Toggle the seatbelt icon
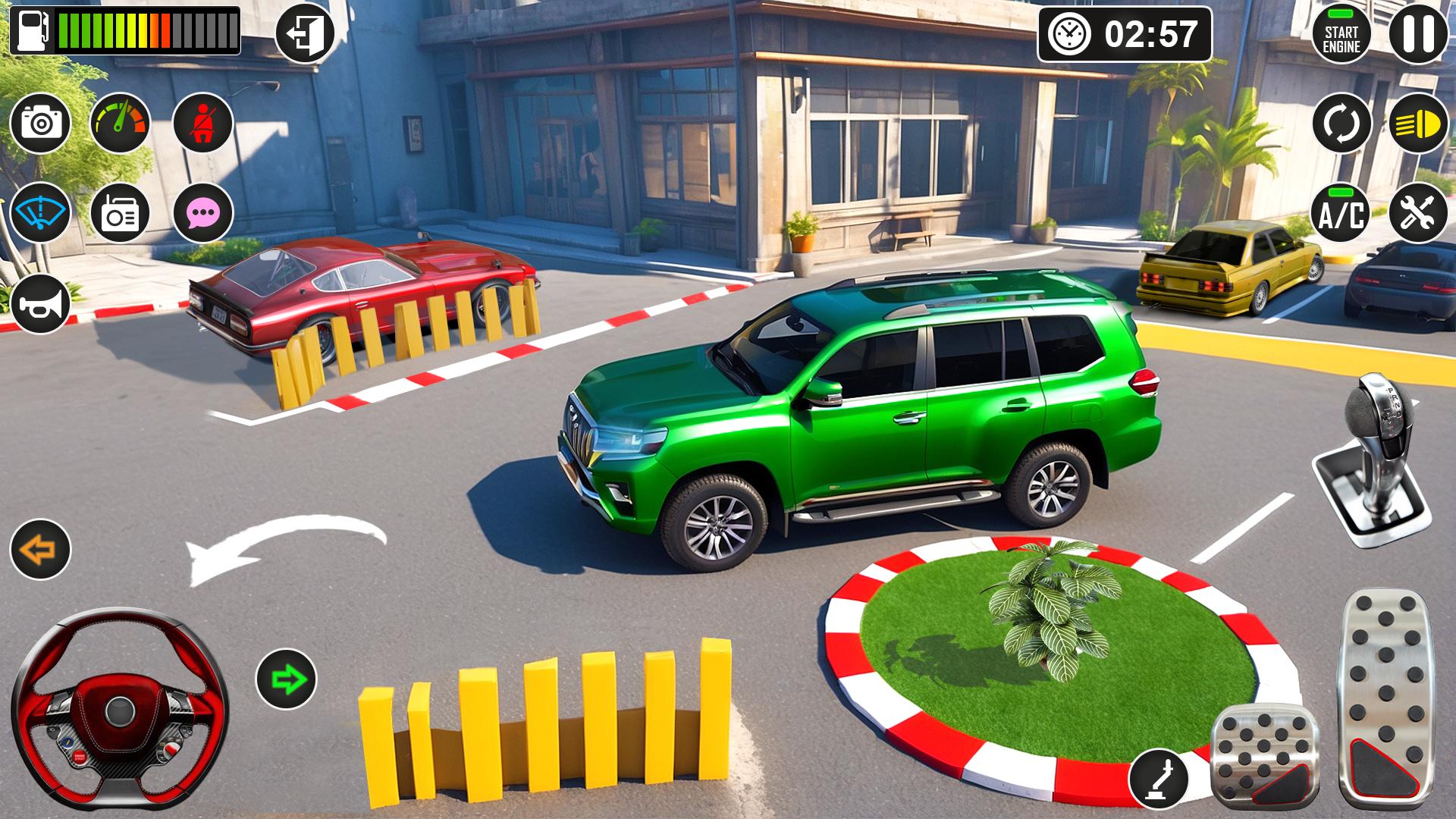The width and height of the screenshot is (1456, 819). (202, 123)
